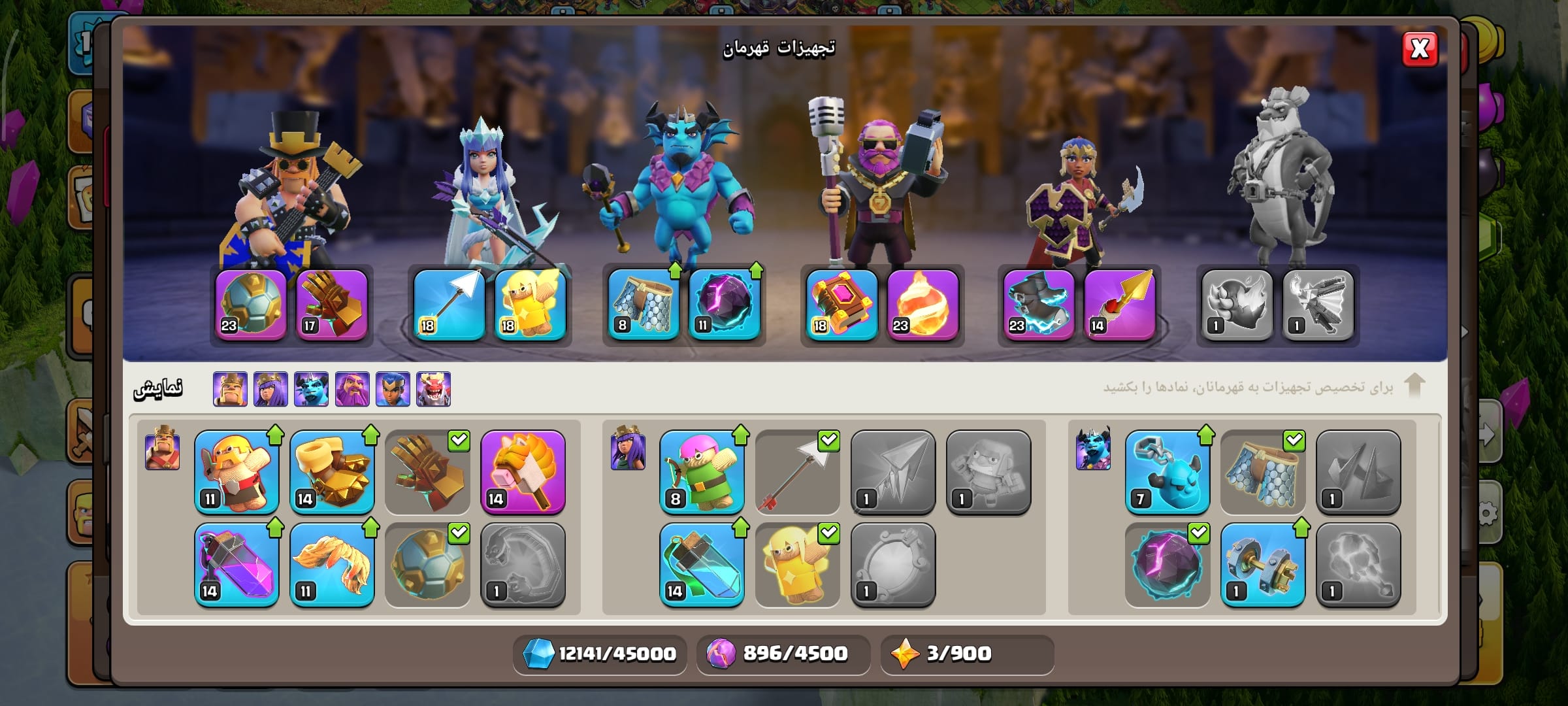1568x706 pixels.
Task: Select the equipped Electro Boots slot
Action: [x=1039, y=305]
